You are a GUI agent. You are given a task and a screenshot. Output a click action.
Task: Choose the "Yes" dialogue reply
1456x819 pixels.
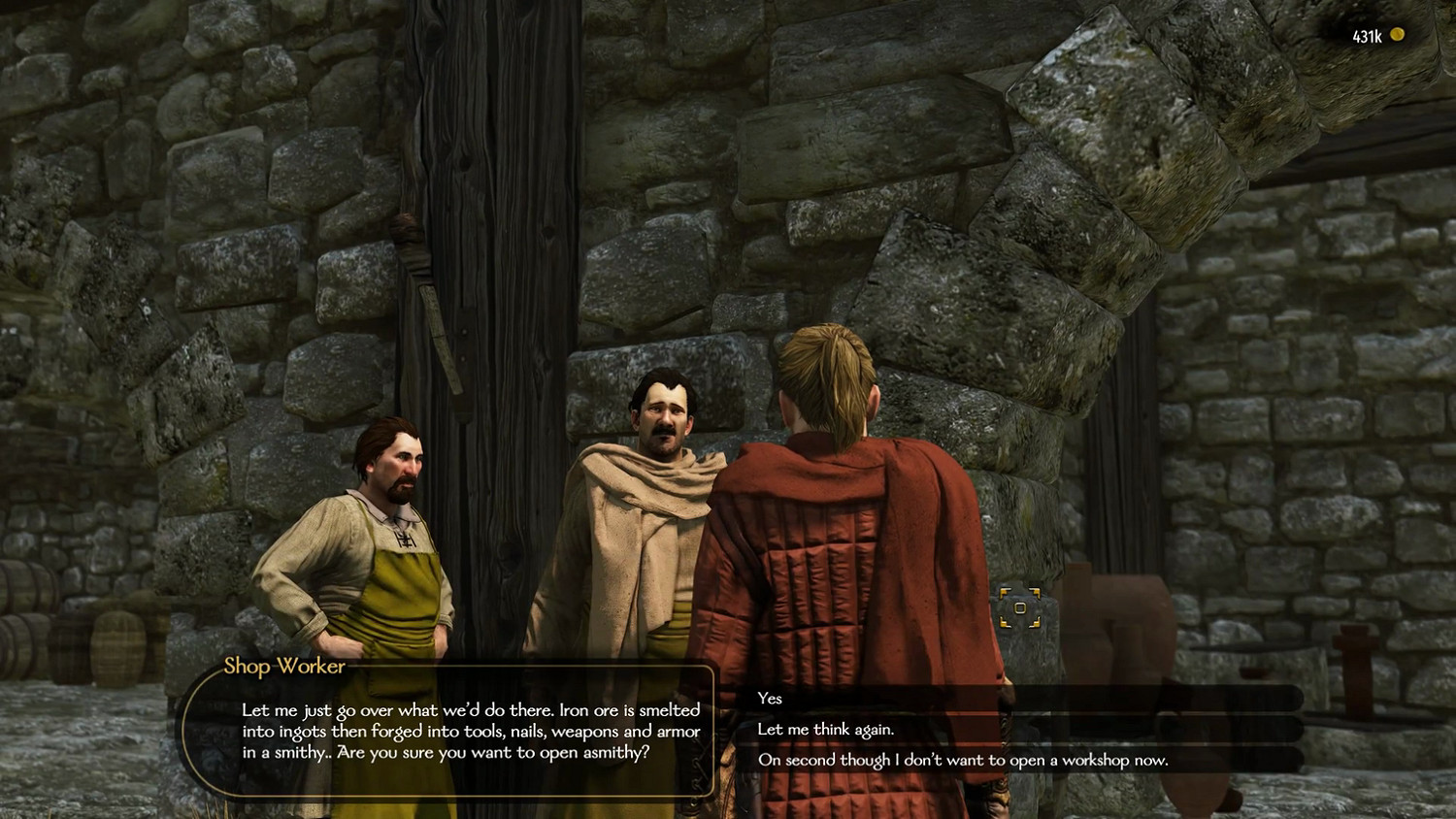(771, 699)
